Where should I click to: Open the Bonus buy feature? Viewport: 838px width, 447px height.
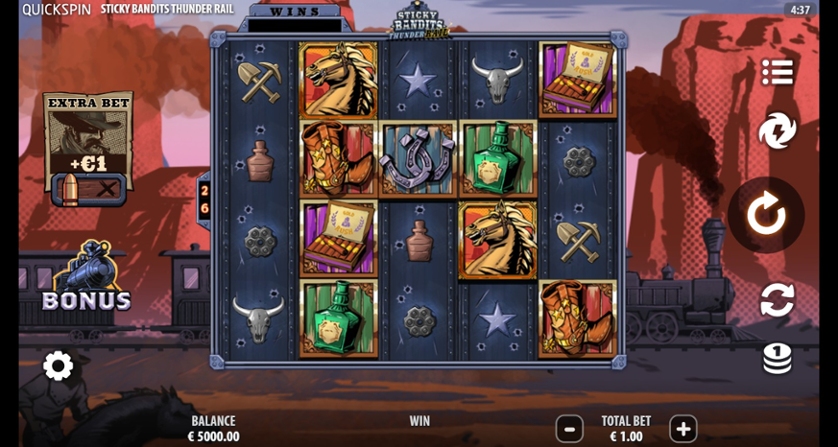tap(86, 280)
